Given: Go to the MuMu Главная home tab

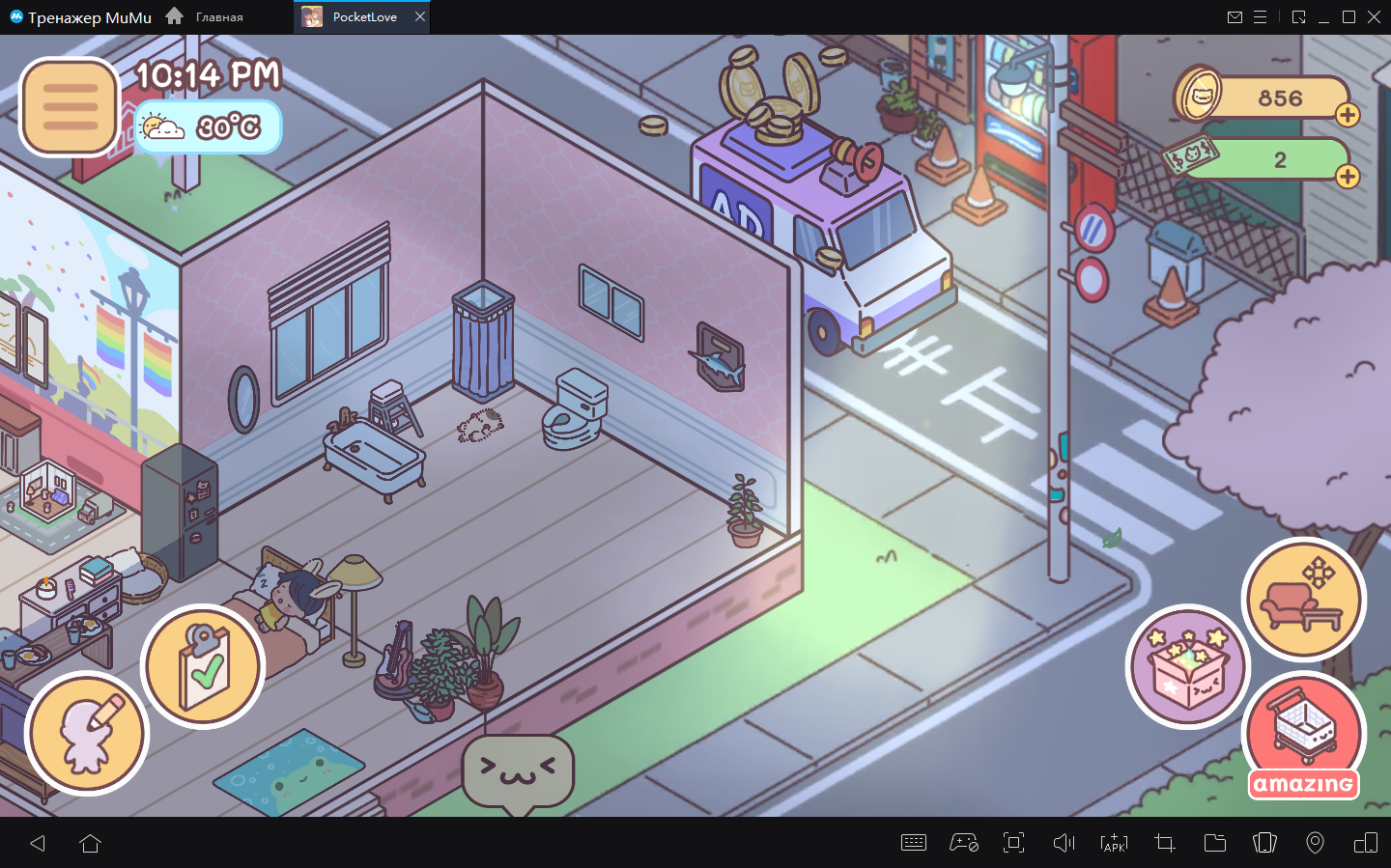Looking at the screenshot, I should point(205,16).
